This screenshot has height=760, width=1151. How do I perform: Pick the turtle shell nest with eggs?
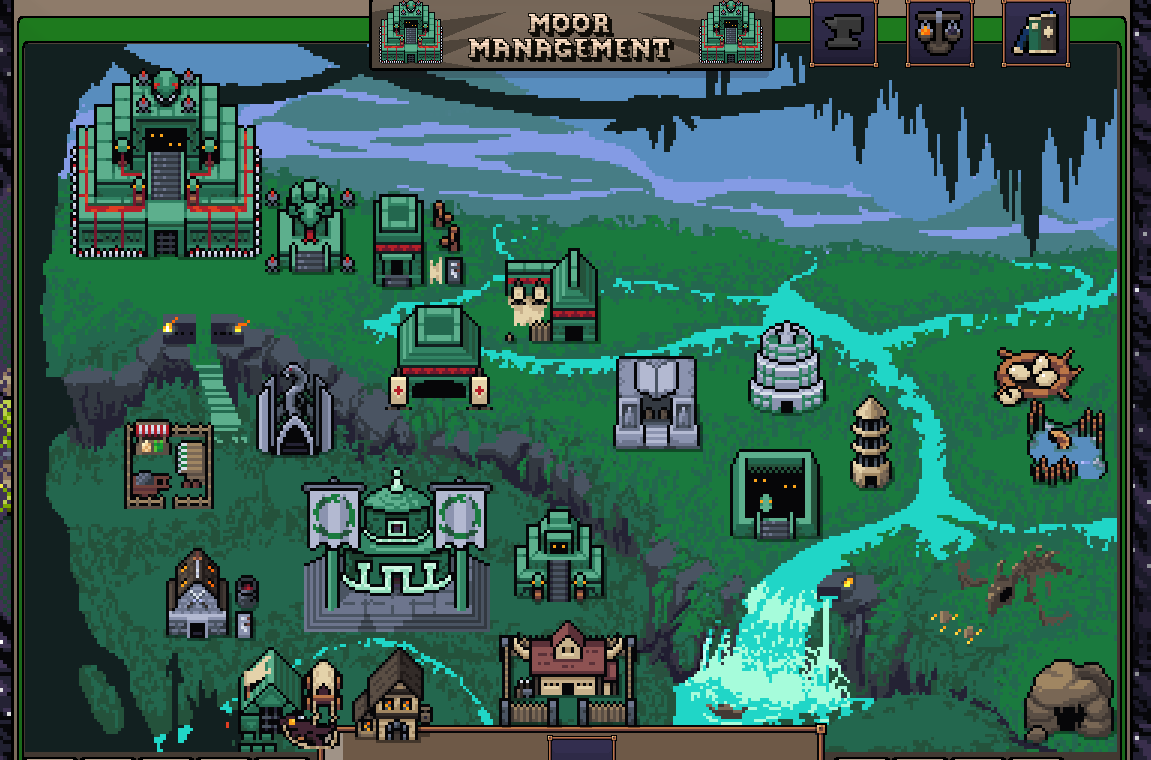pyautogui.click(x=1036, y=374)
